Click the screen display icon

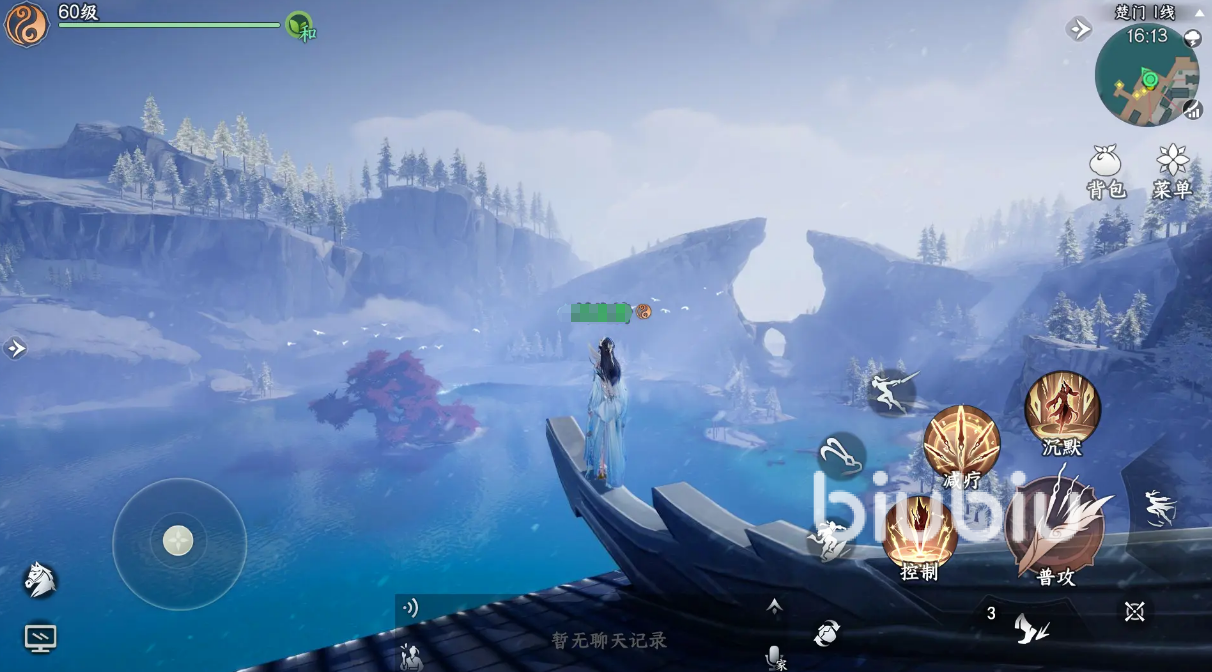click(x=40, y=637)
